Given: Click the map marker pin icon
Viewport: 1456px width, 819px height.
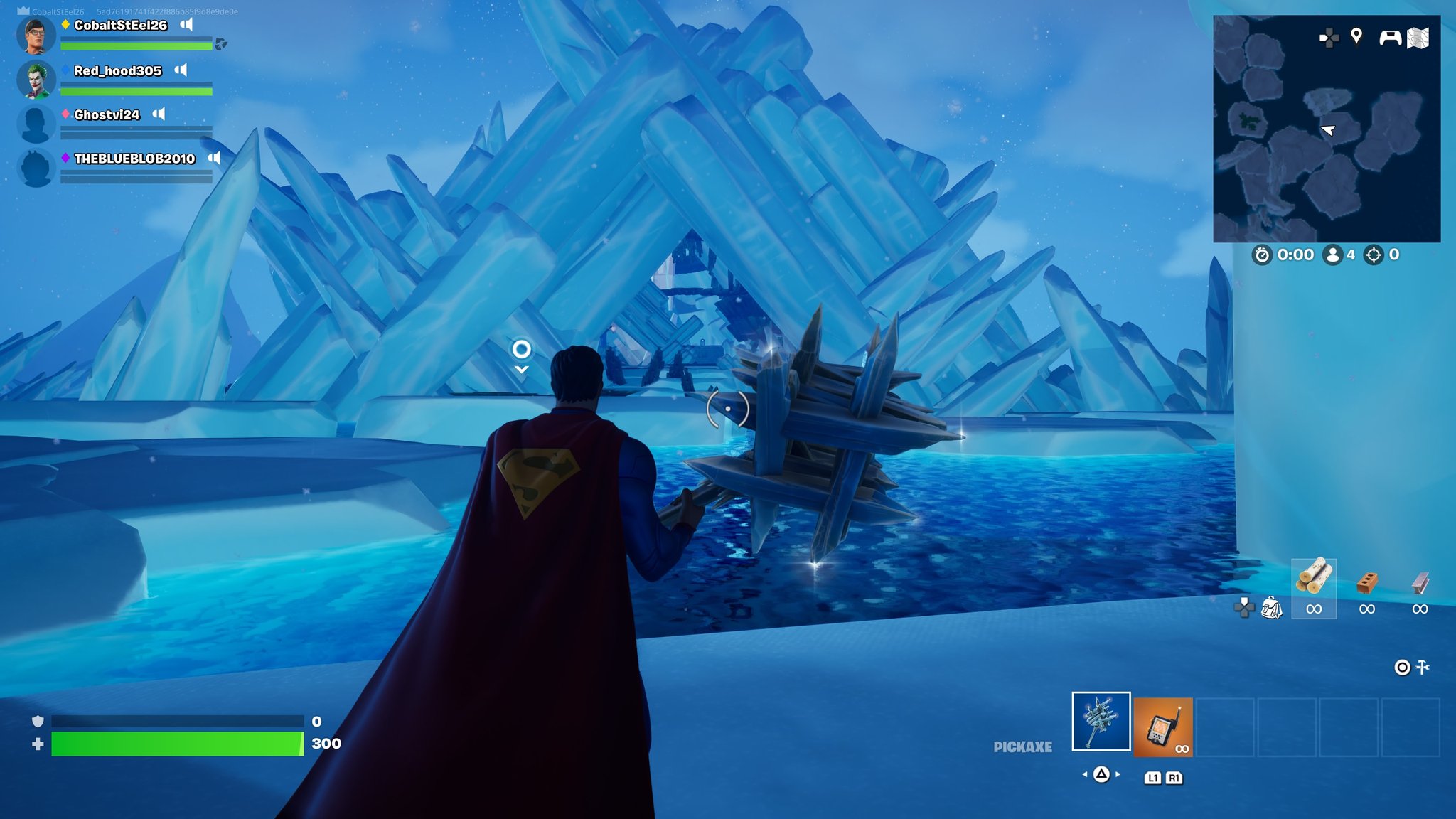Looking at the screenshot, I should [1356, 36].
